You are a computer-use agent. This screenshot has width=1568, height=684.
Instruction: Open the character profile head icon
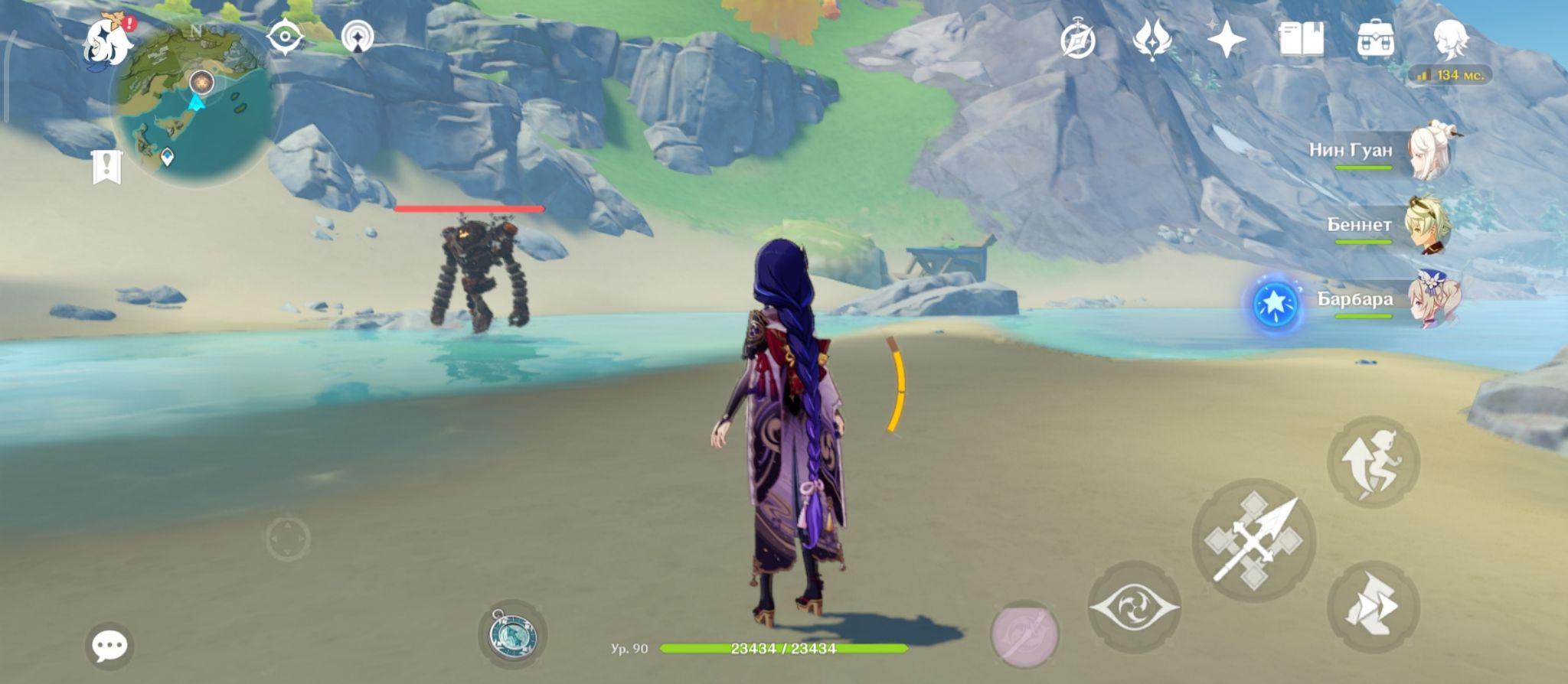1449,39
